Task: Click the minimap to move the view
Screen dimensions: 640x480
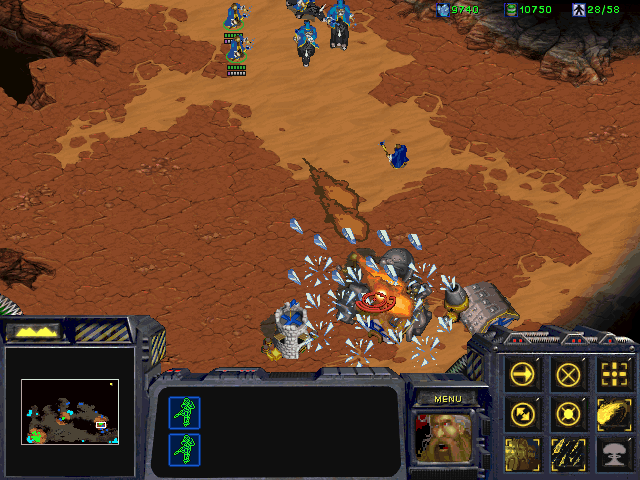Action: point(69,411)
